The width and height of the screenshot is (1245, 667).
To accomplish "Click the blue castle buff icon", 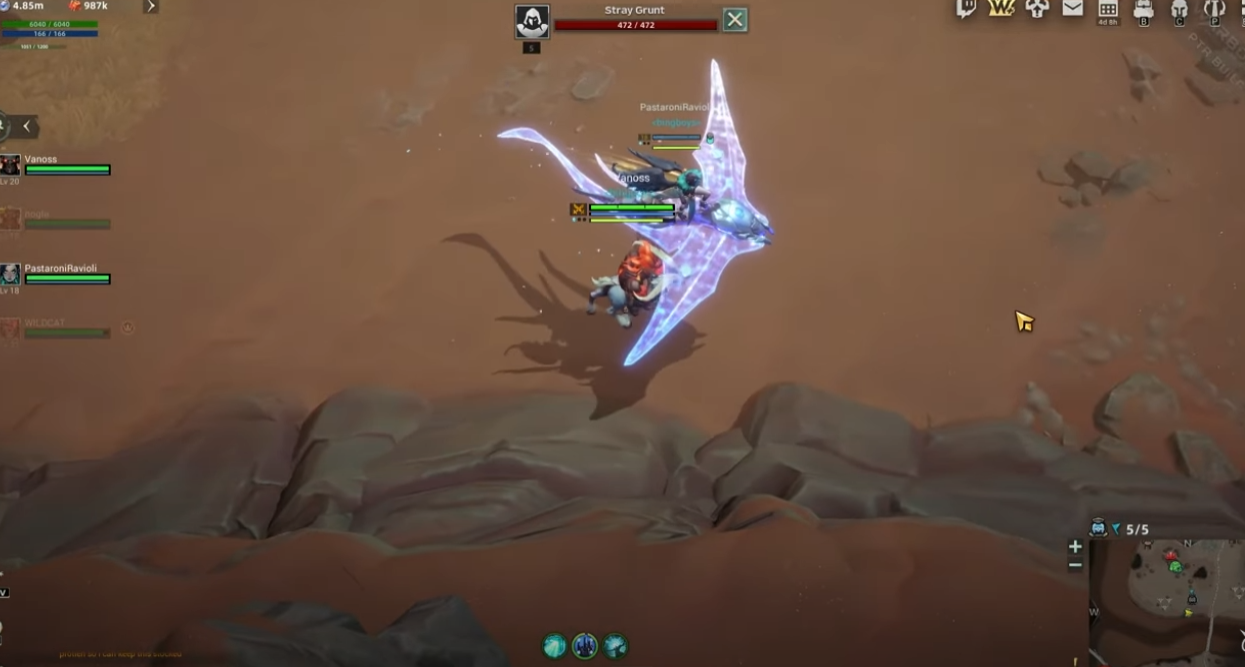I will 585,646.
